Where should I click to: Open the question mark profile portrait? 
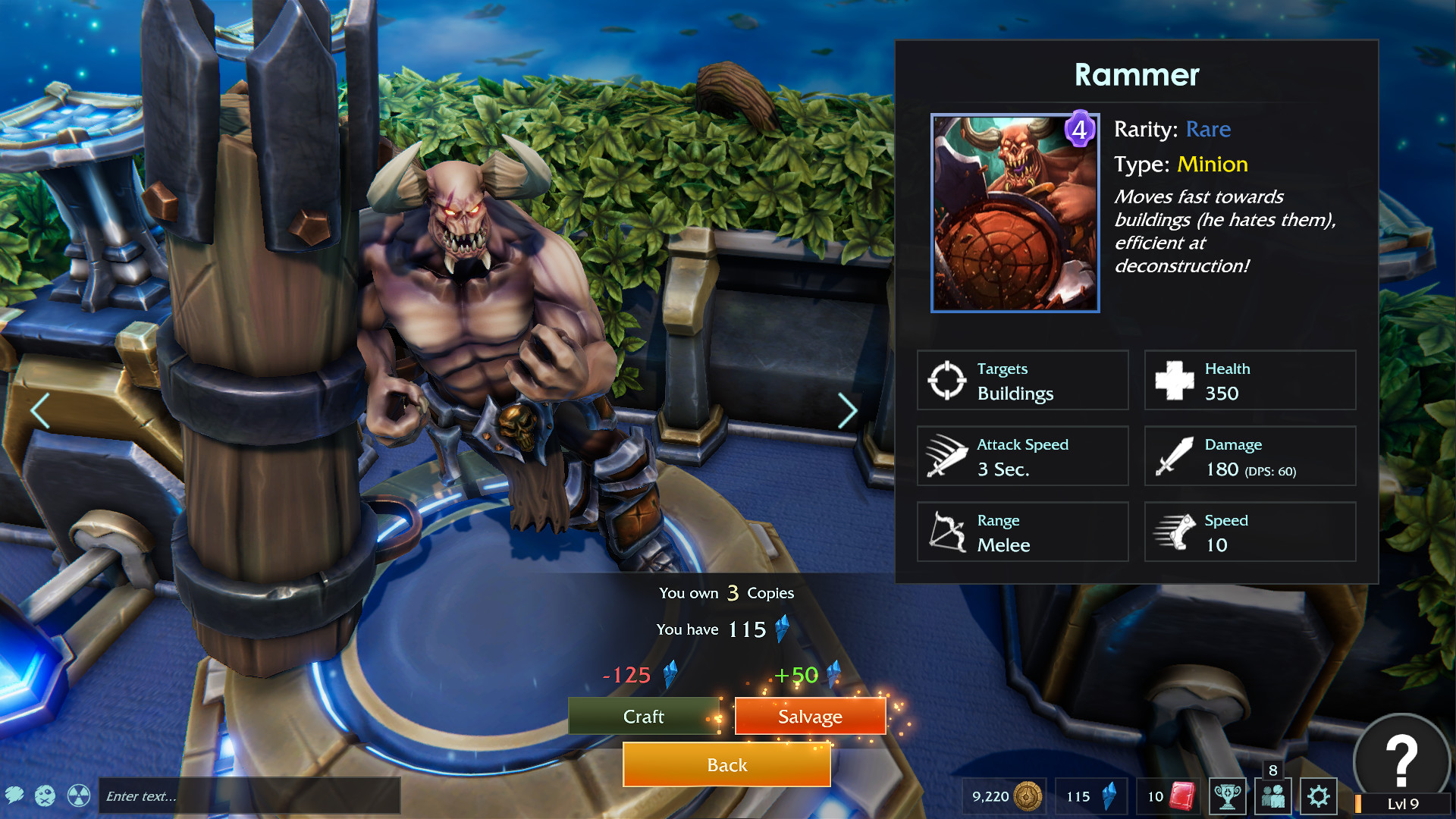click(1401, 761)
